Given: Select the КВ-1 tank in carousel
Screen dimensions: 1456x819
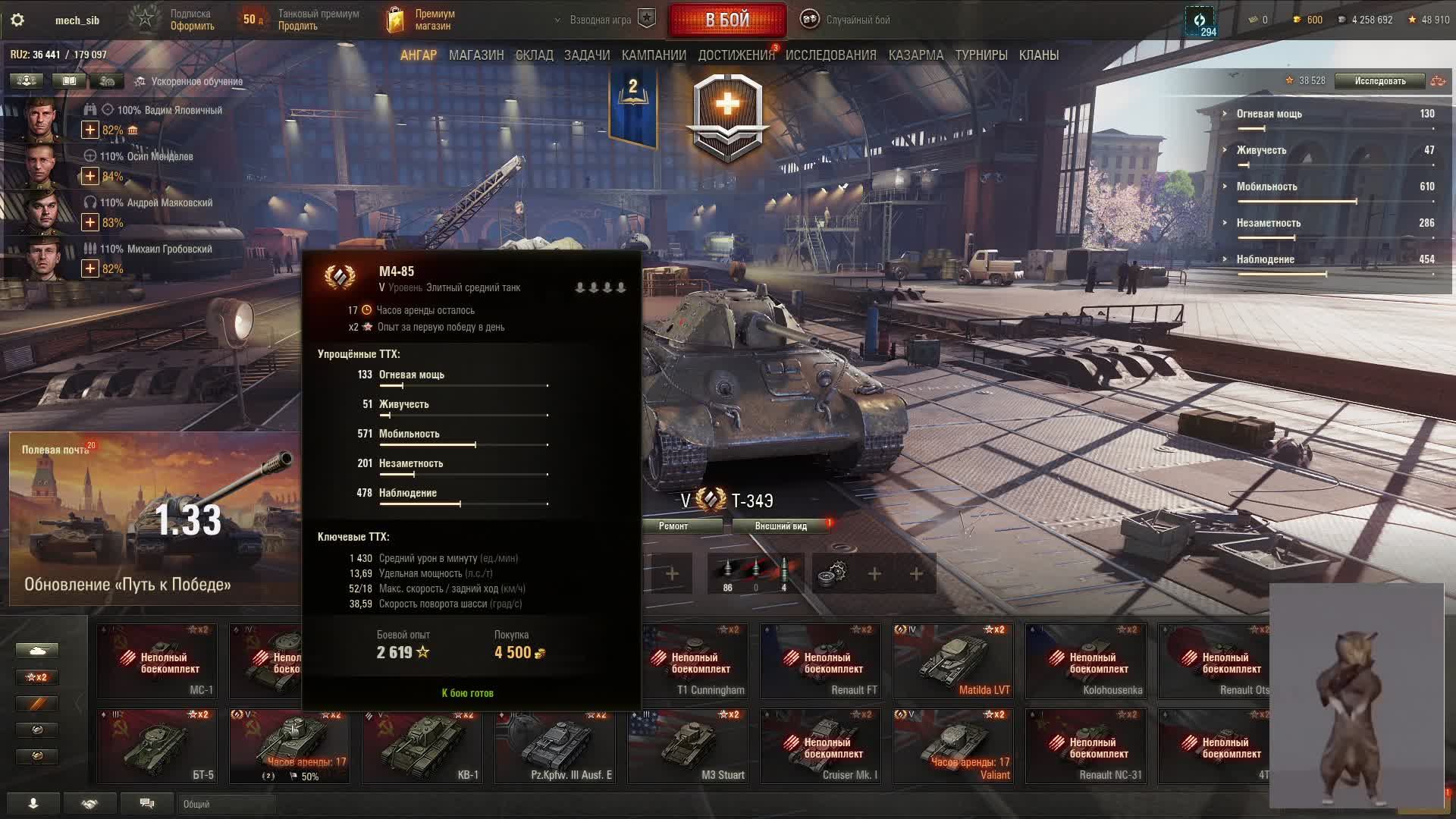Looking at the screenshot, I should click(422, 745).
